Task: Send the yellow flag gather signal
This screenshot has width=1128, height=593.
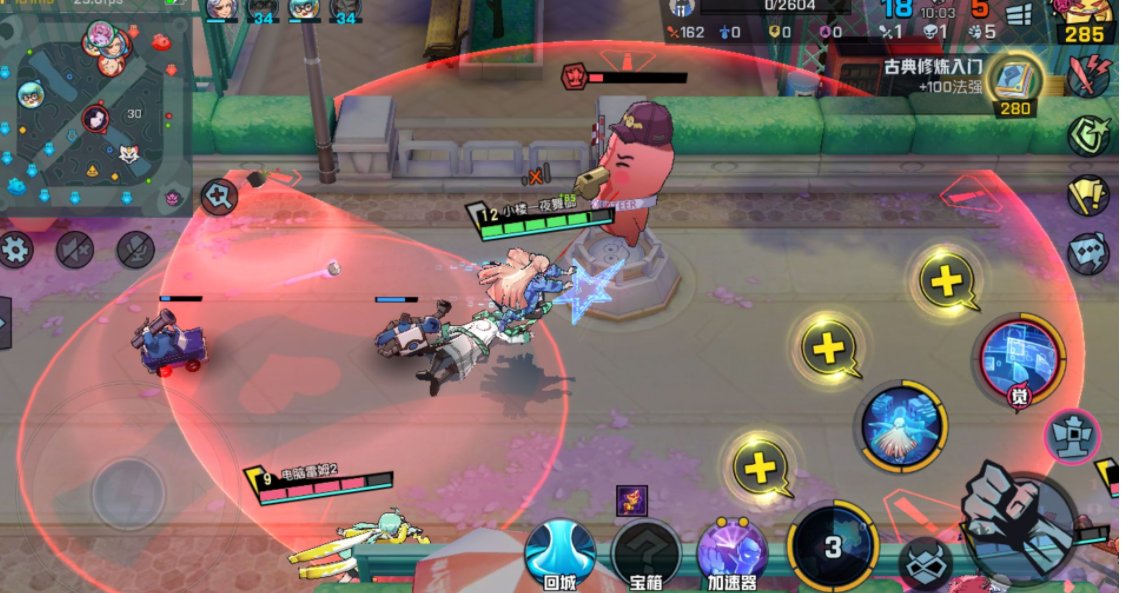Action: [1088, 195]
